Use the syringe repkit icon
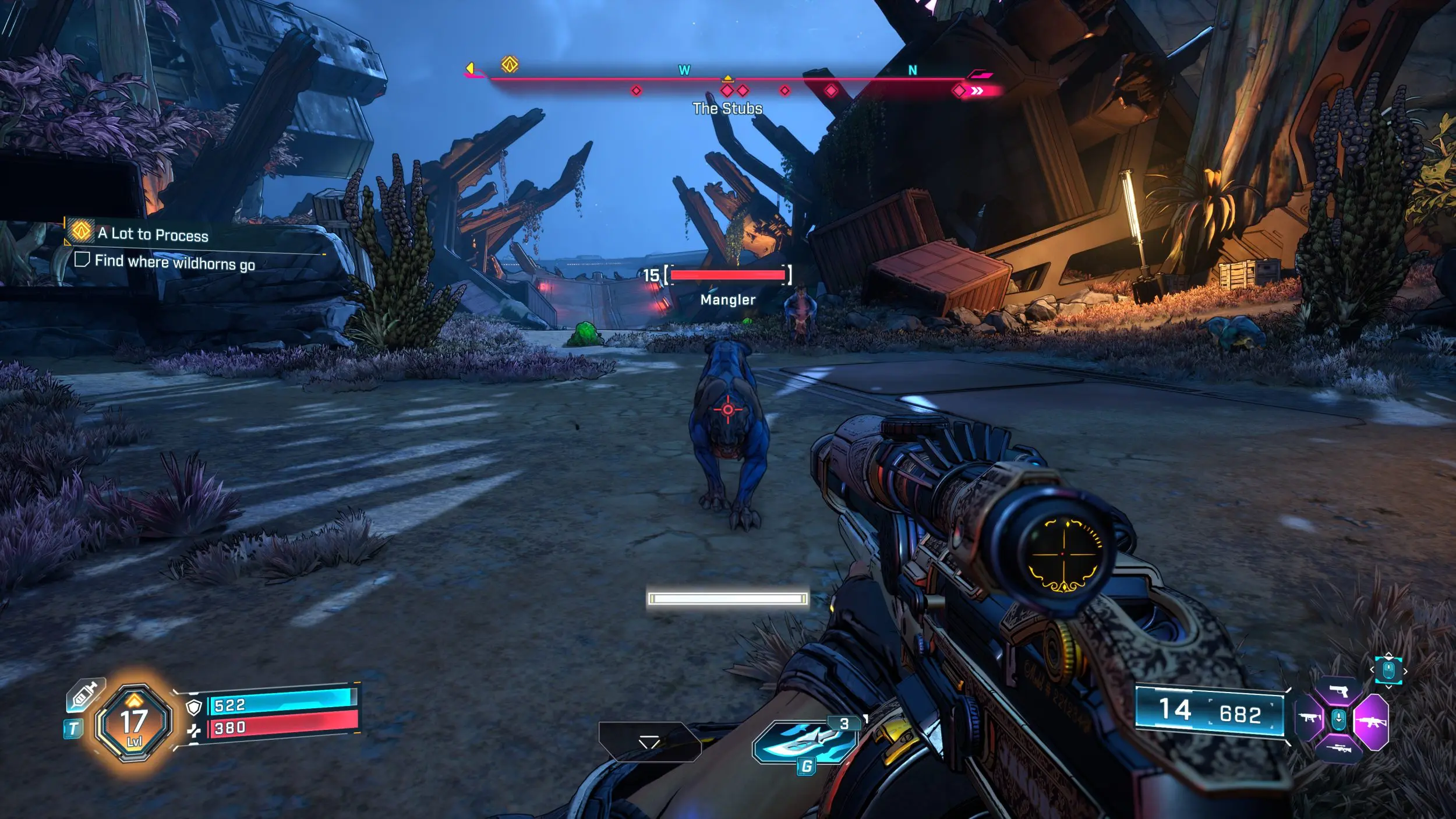The height and width of the screenshot is (819, 1456). point(84,695)
